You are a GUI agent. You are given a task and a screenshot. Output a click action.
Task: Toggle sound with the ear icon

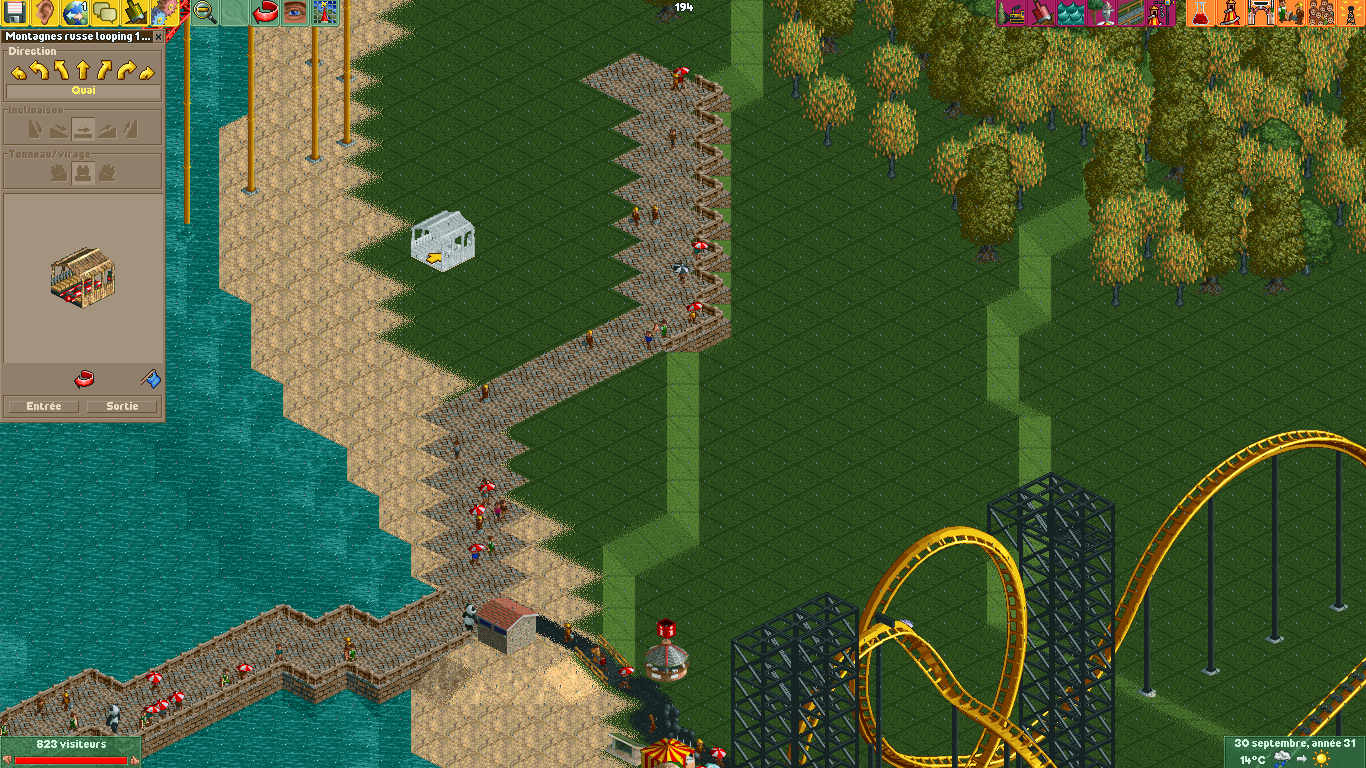click(x=42, y=15)
